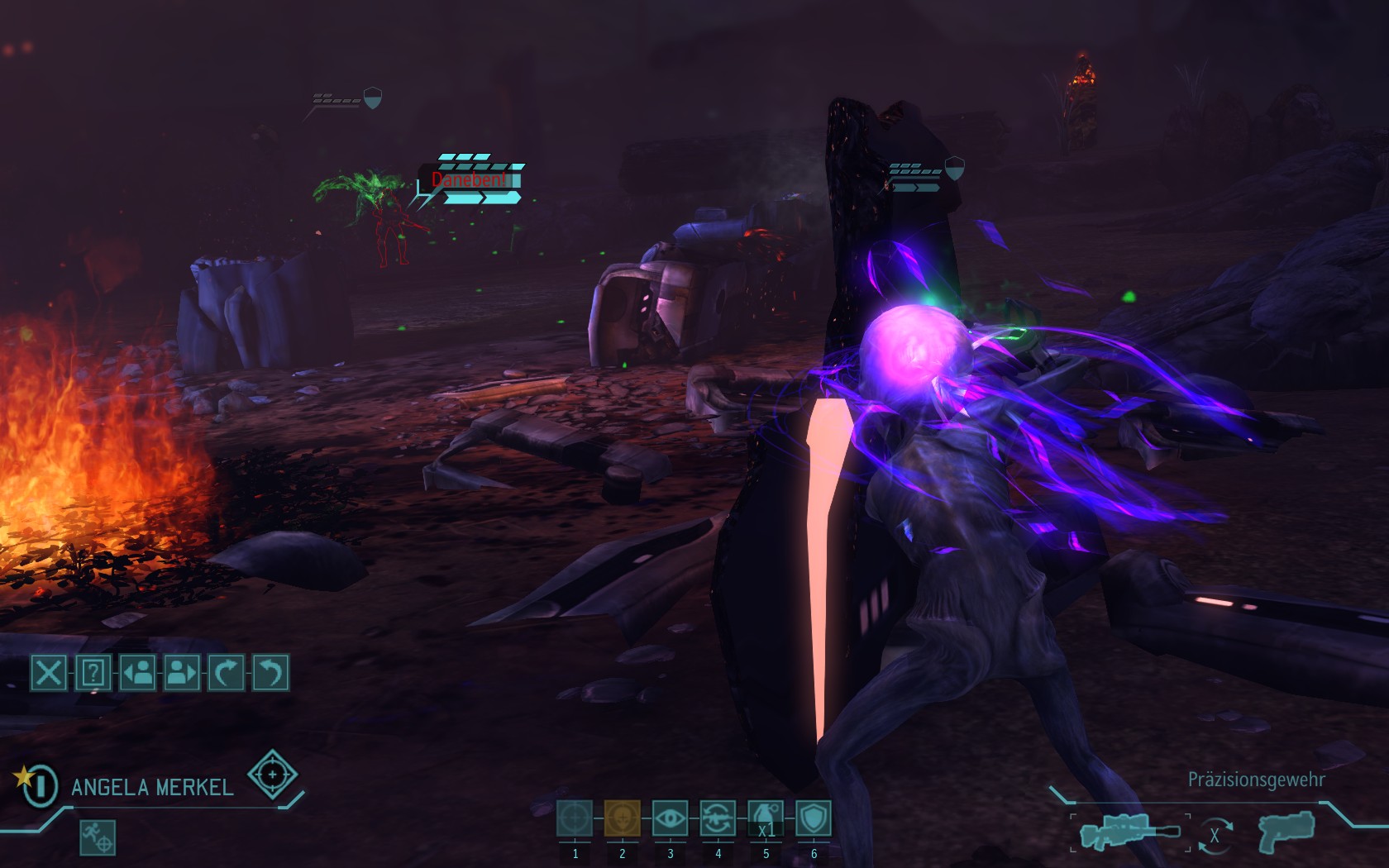This screenshot has width=1389, height=868.
Task: Select the sniper rifle weapon icon
Action: (x=1130, y=832)
